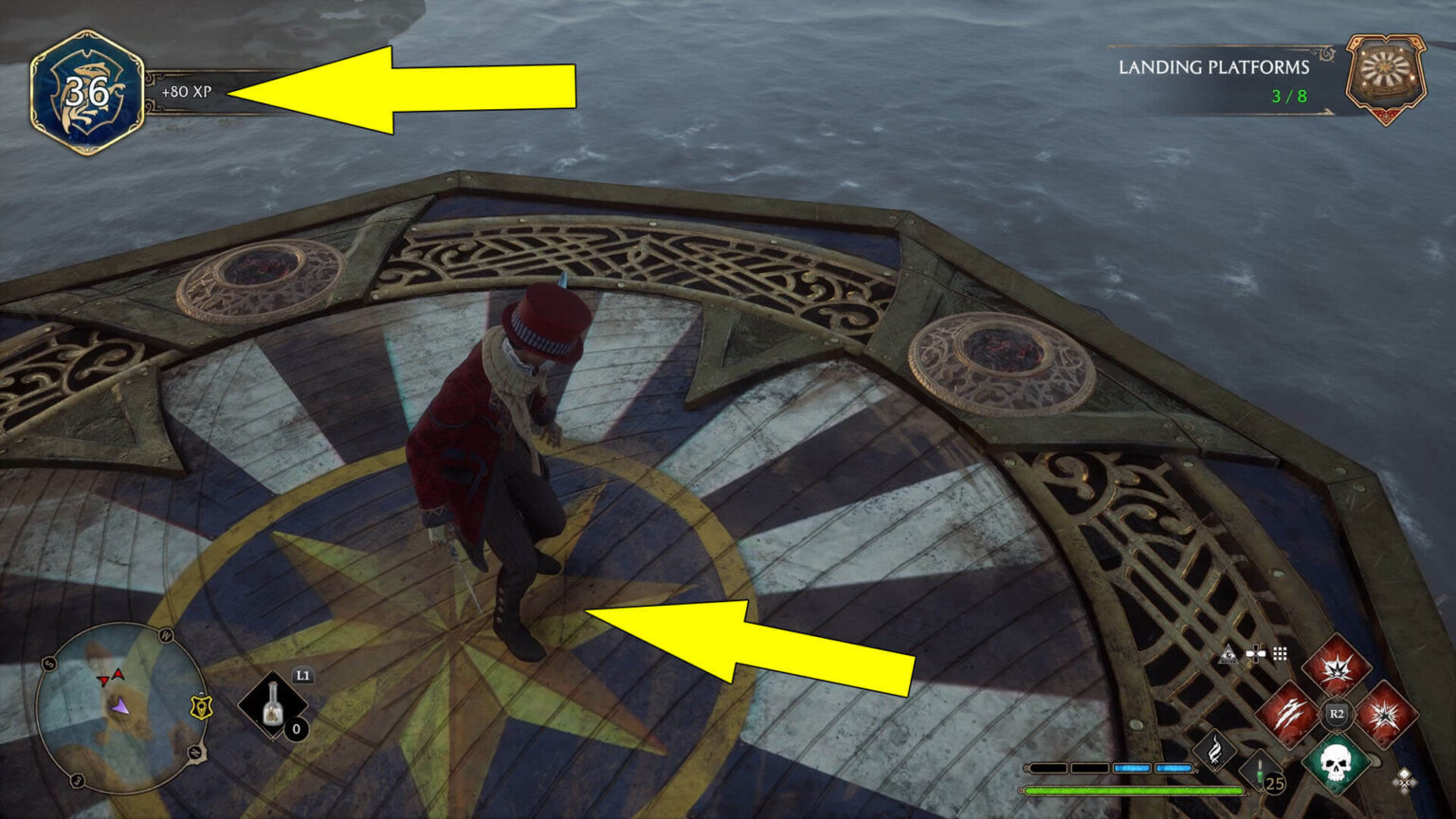Click the Landing Platforms challenge emblem
The image size is (1456, 819).
tap(1387, 71)
